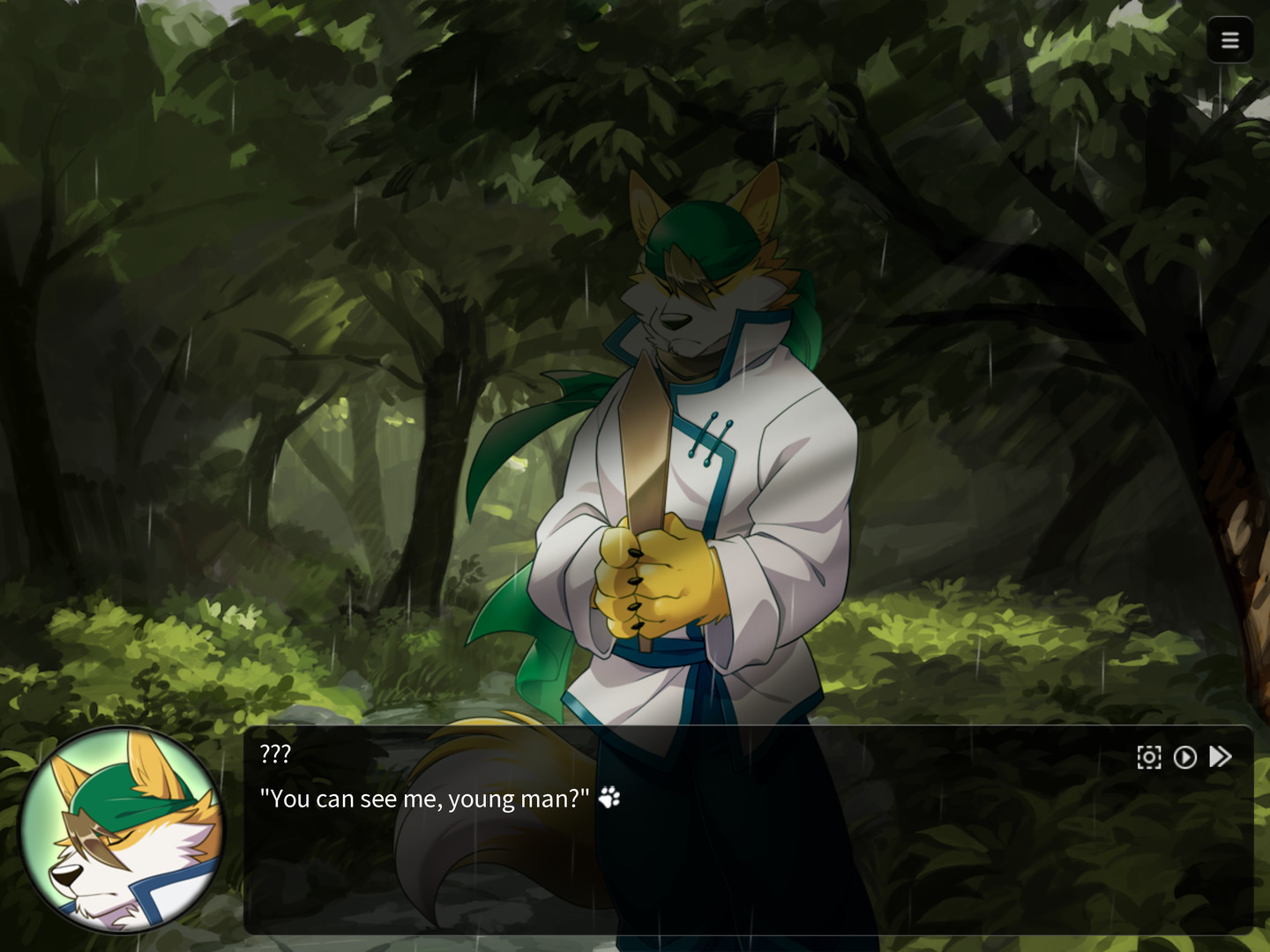
Task: Activate skip mode with the double-arrow icon
Action: pos(1221,756)
